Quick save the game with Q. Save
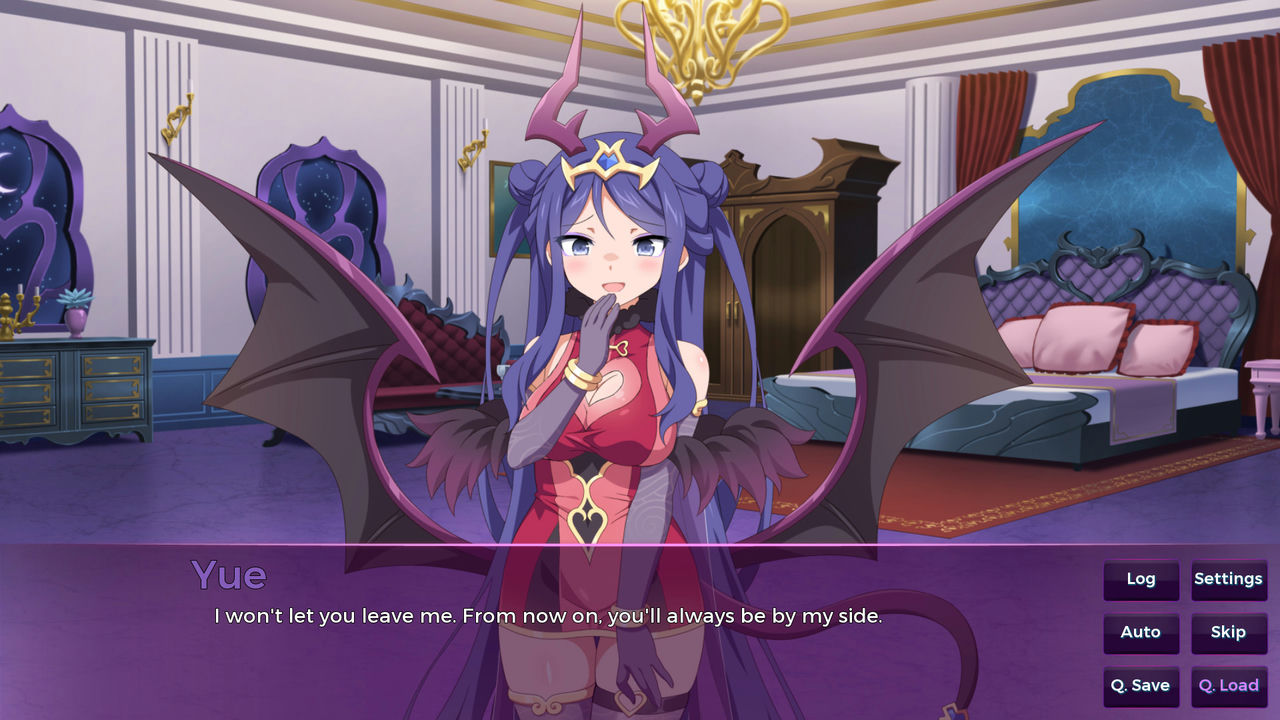This screenshot has height=720, width=1280. [1141, 686]
